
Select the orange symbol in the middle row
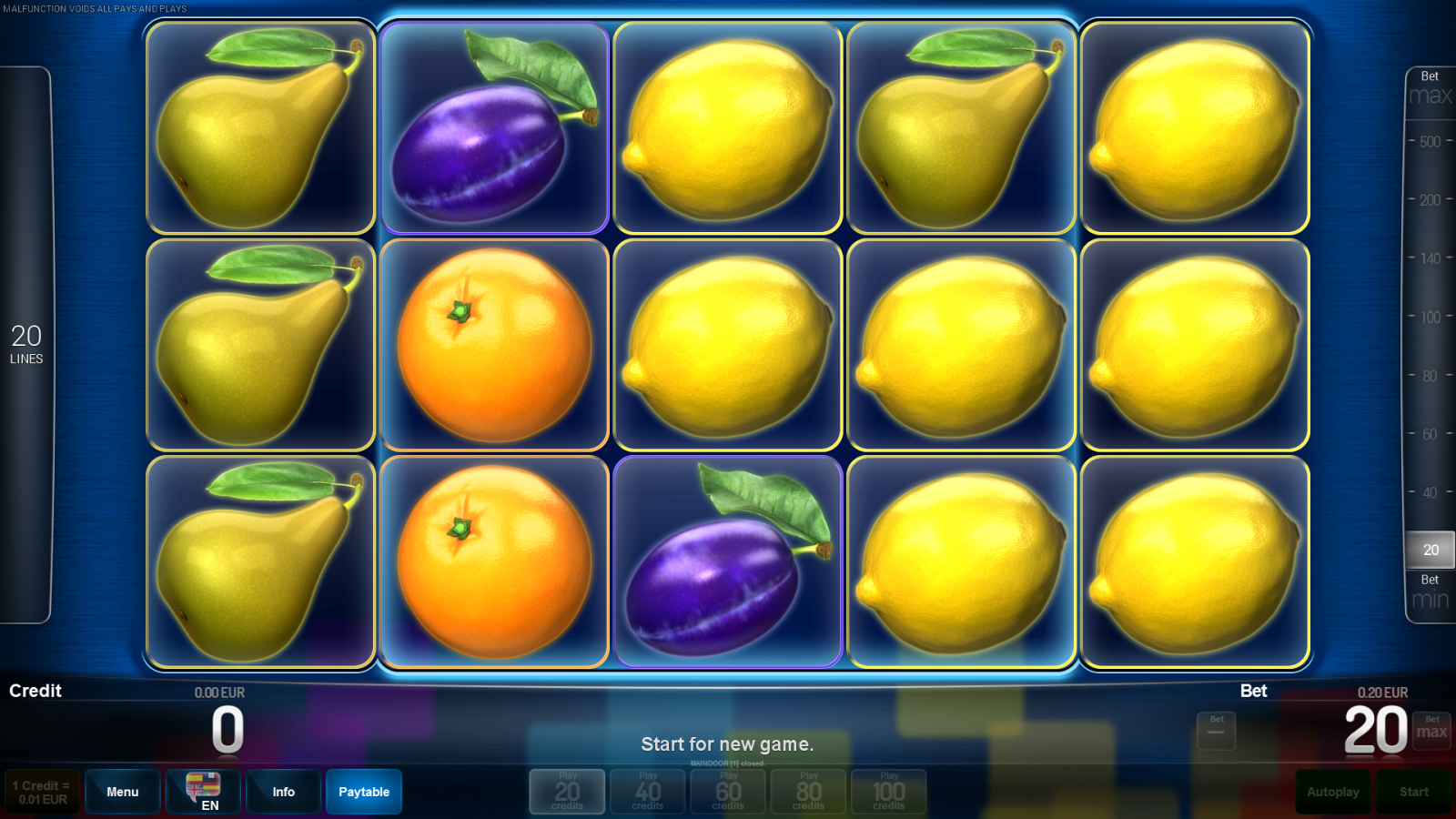494,344
